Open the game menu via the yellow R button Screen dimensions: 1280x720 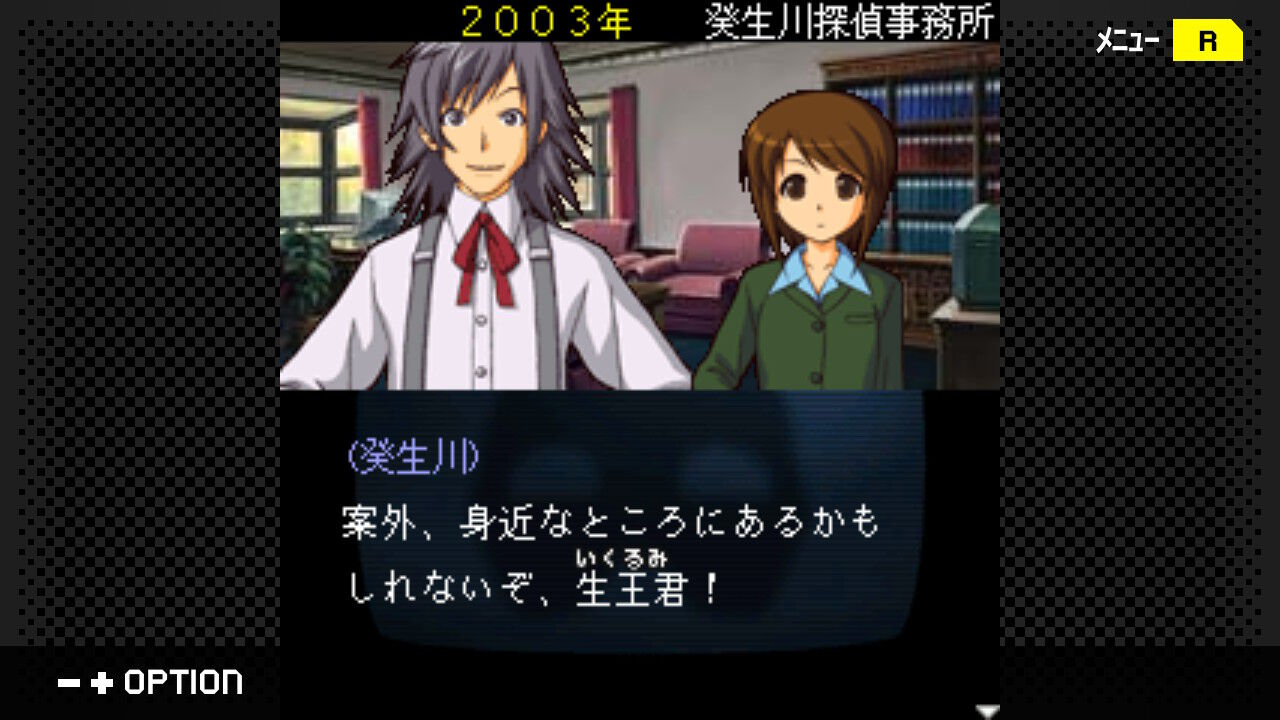click(1207, 41)
